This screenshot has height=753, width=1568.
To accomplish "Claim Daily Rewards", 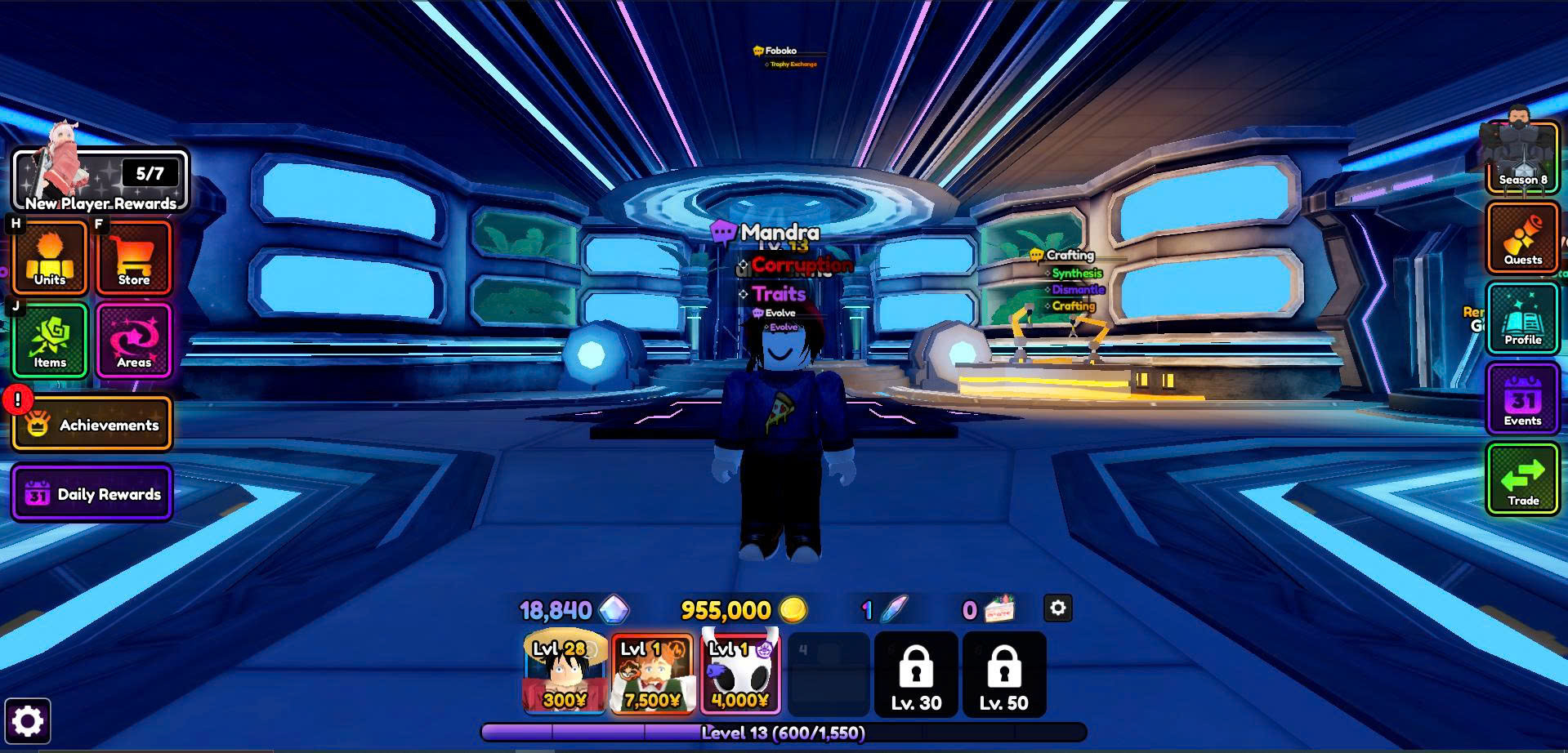I will [92, 493].
